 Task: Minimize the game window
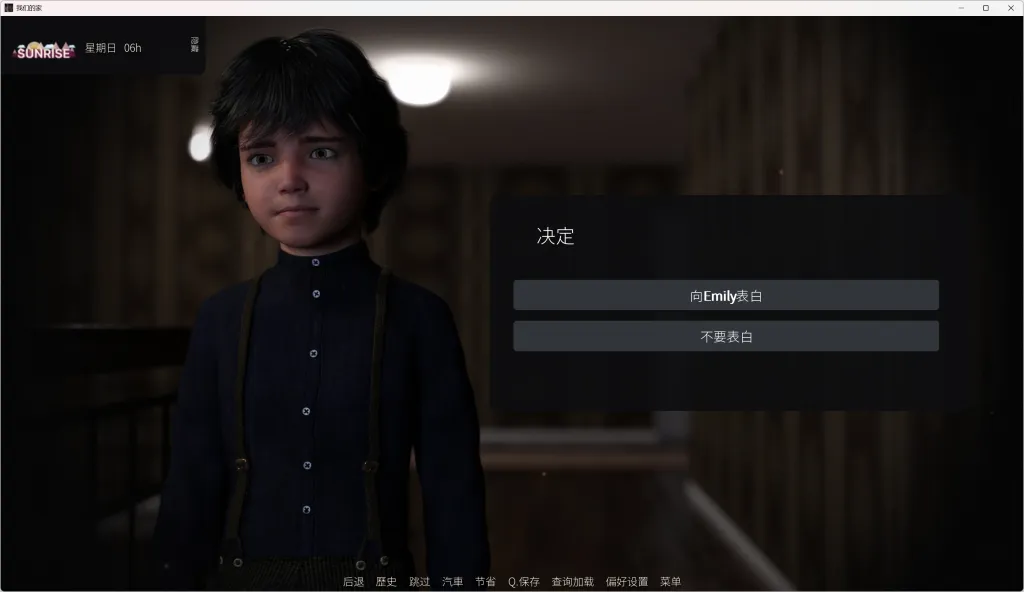[x=960, y=8]
